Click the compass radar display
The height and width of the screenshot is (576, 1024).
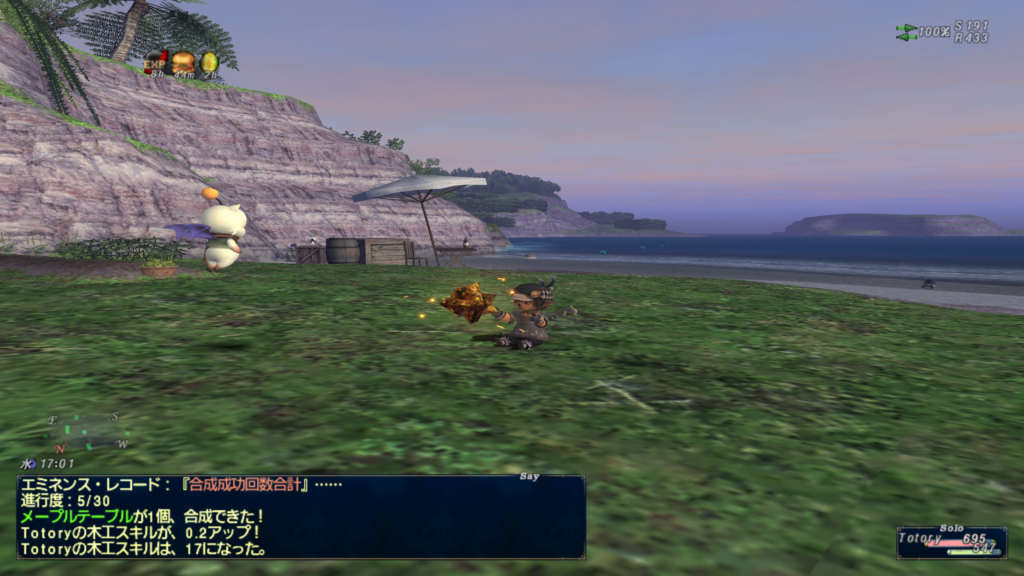(90, 432)
